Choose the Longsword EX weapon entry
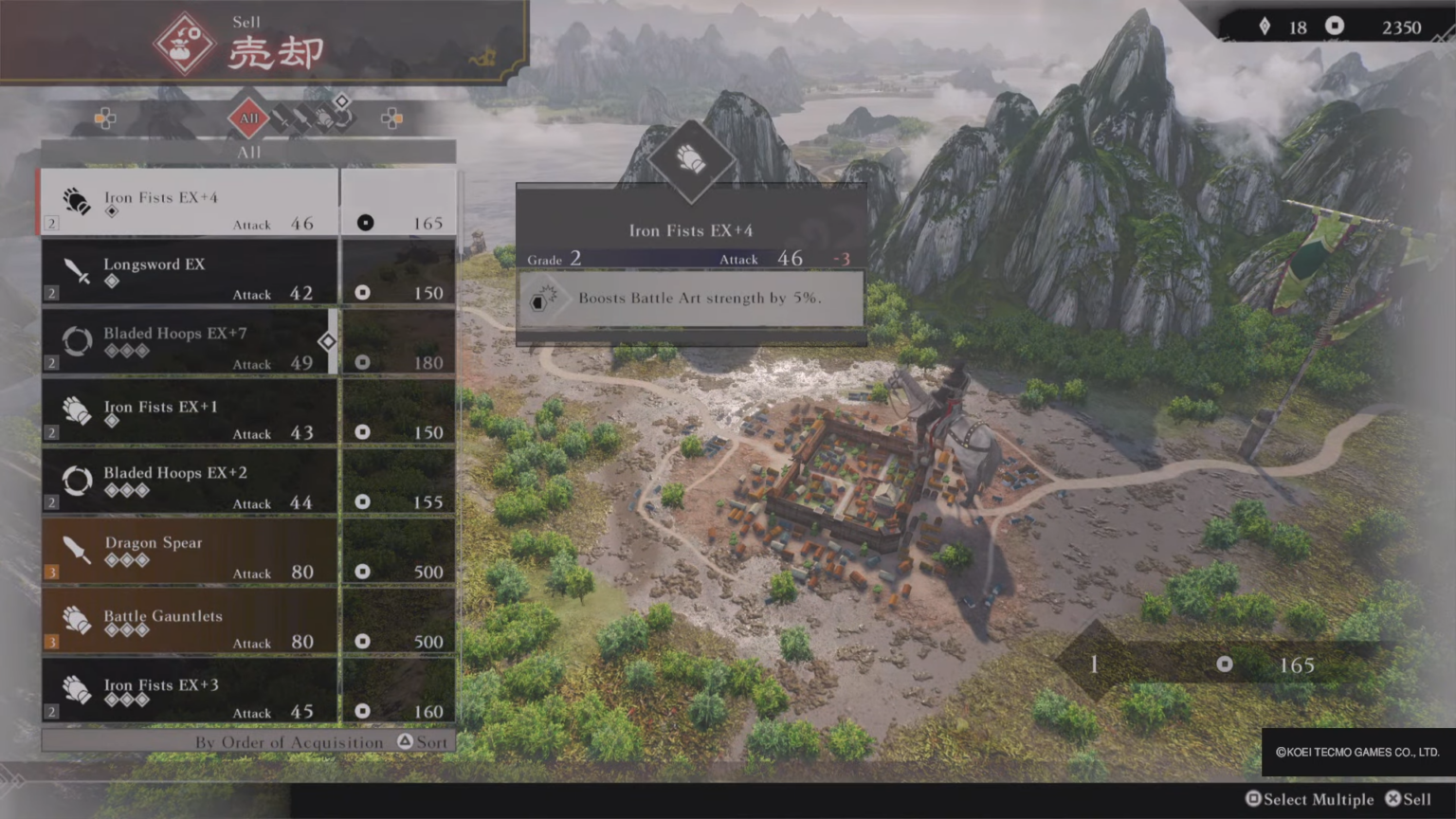1456x819 pixels. [x=190, y=273]
